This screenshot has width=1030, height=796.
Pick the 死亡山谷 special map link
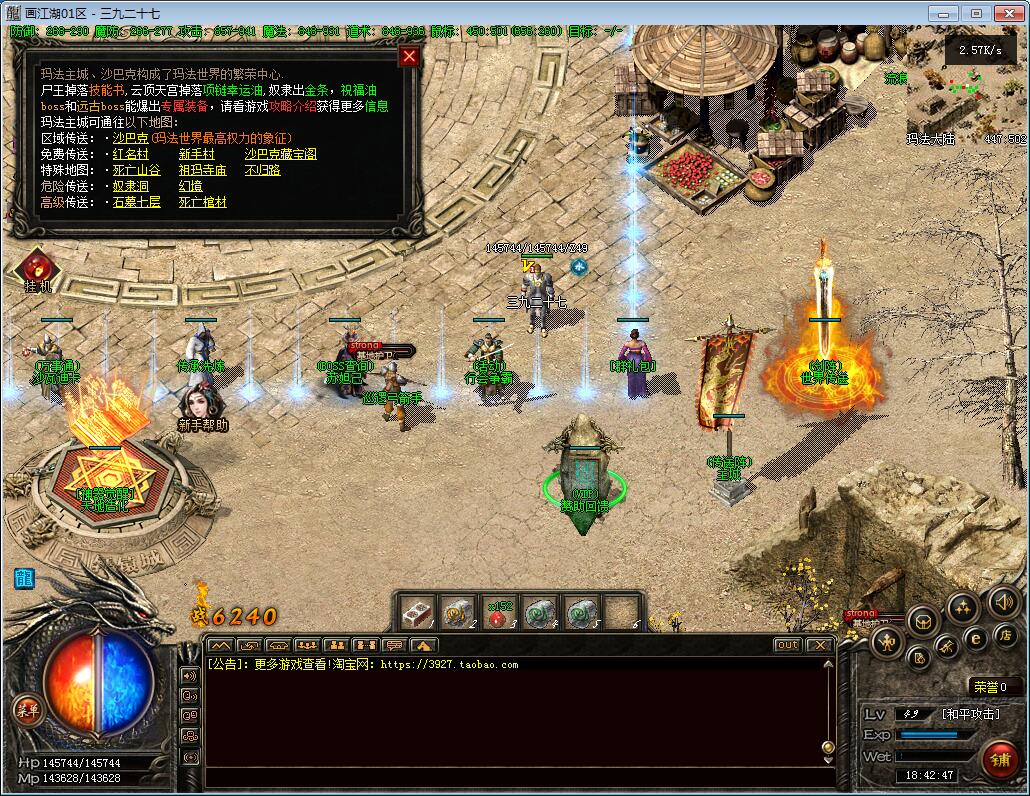click(136, 170)
